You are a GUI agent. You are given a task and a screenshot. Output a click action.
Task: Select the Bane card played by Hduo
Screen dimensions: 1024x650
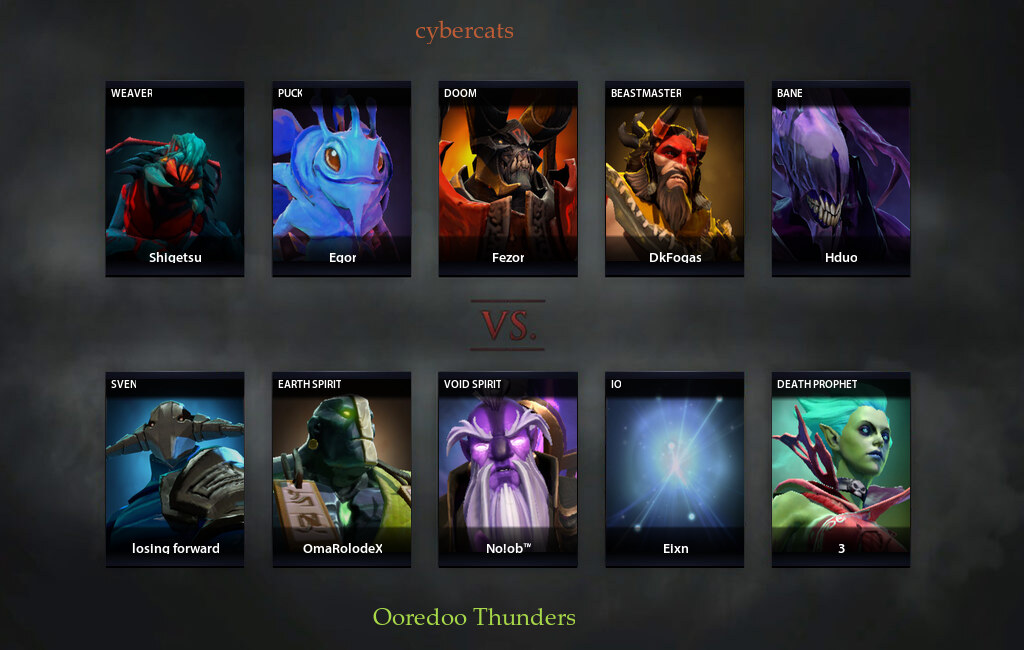click(841, 178)
